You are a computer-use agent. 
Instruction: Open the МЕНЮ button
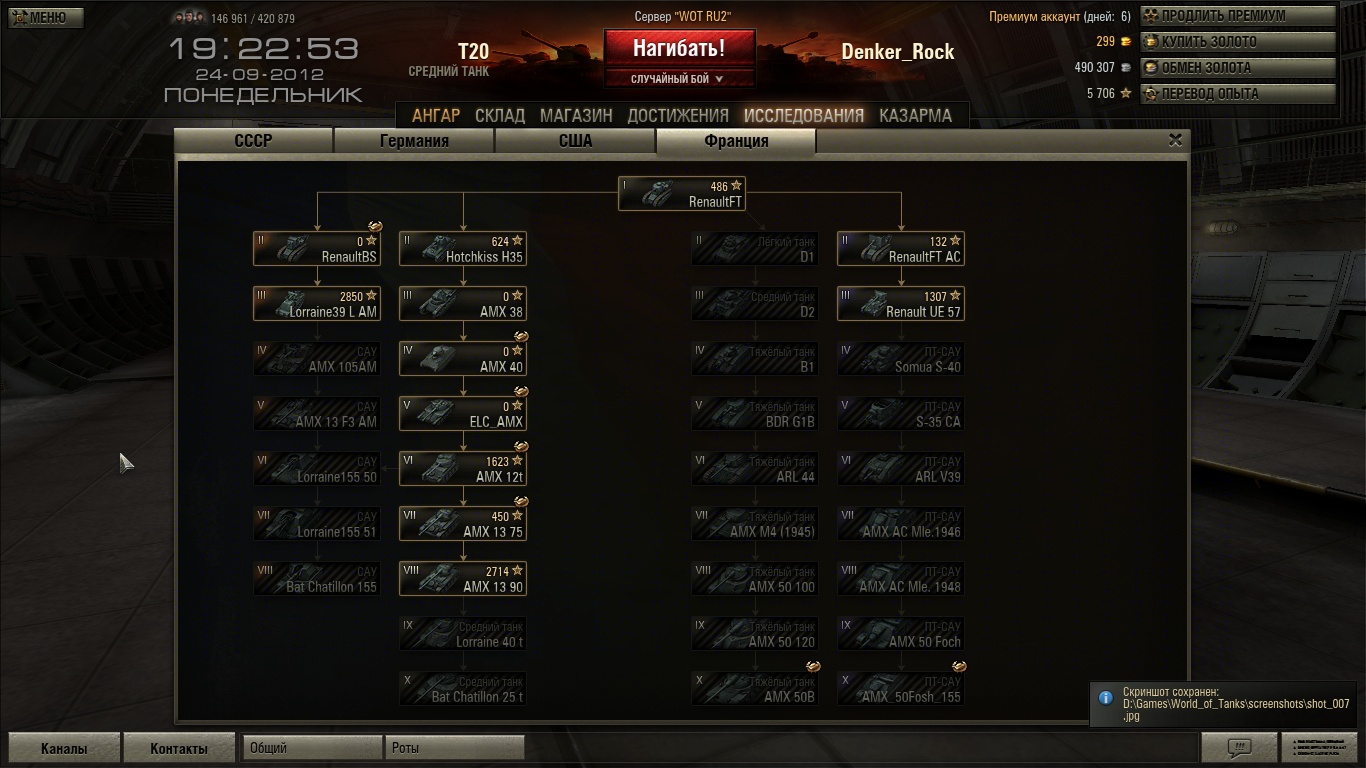[x=46, y=17]
